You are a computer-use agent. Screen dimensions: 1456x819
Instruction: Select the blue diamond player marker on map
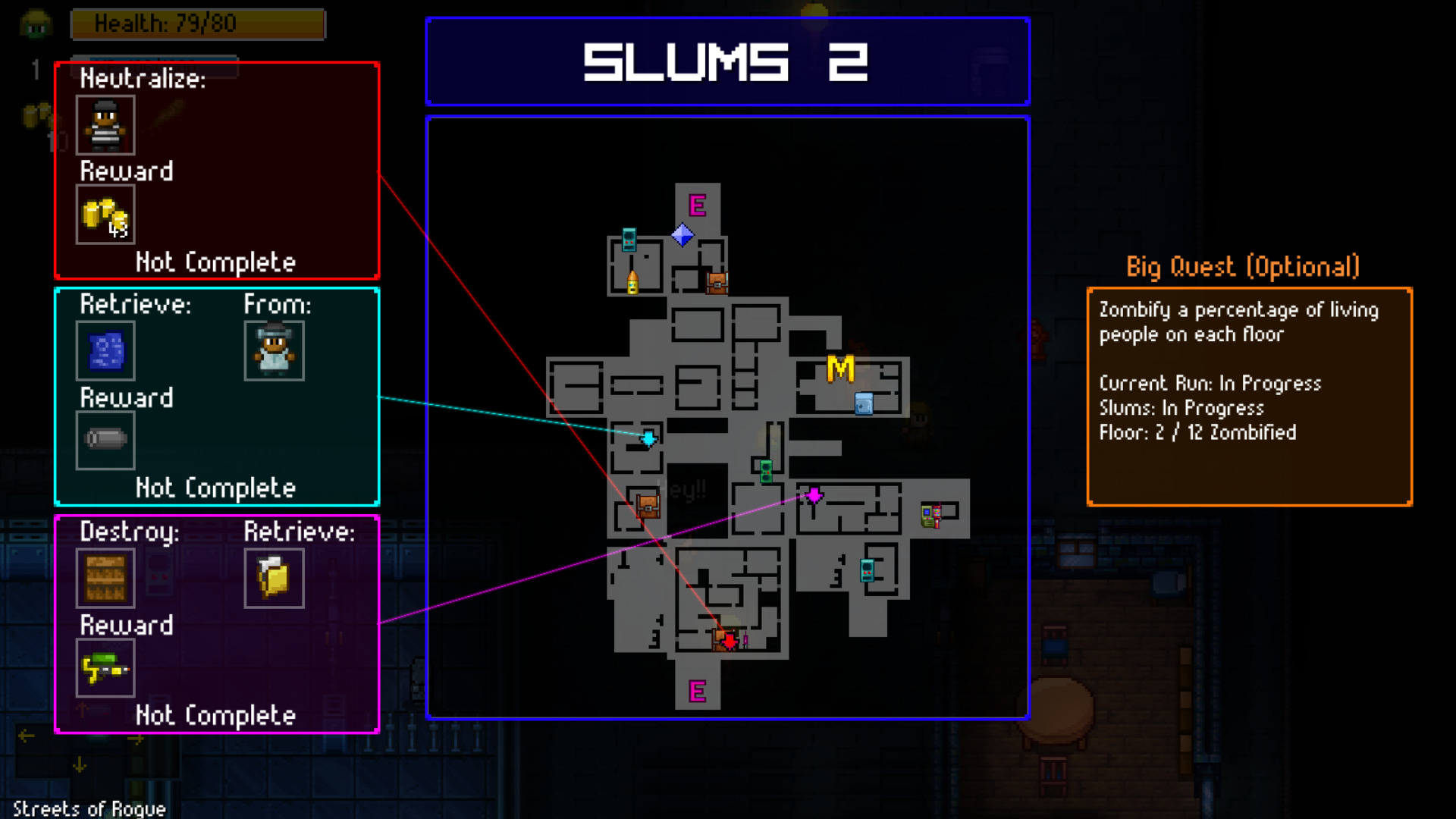pyautogui.click(x=683, y=235)
